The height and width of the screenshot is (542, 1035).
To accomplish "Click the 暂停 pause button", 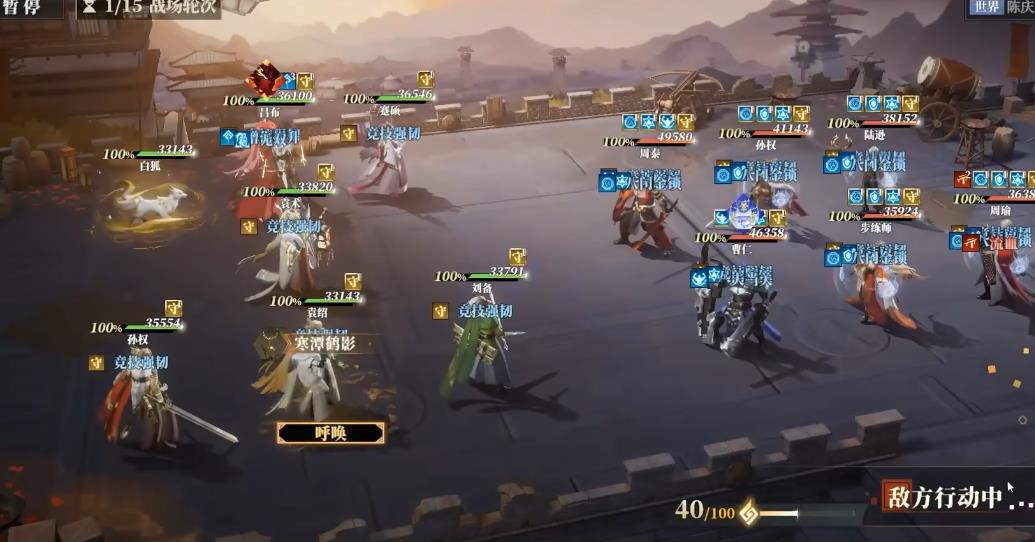I will pos(21,8).
